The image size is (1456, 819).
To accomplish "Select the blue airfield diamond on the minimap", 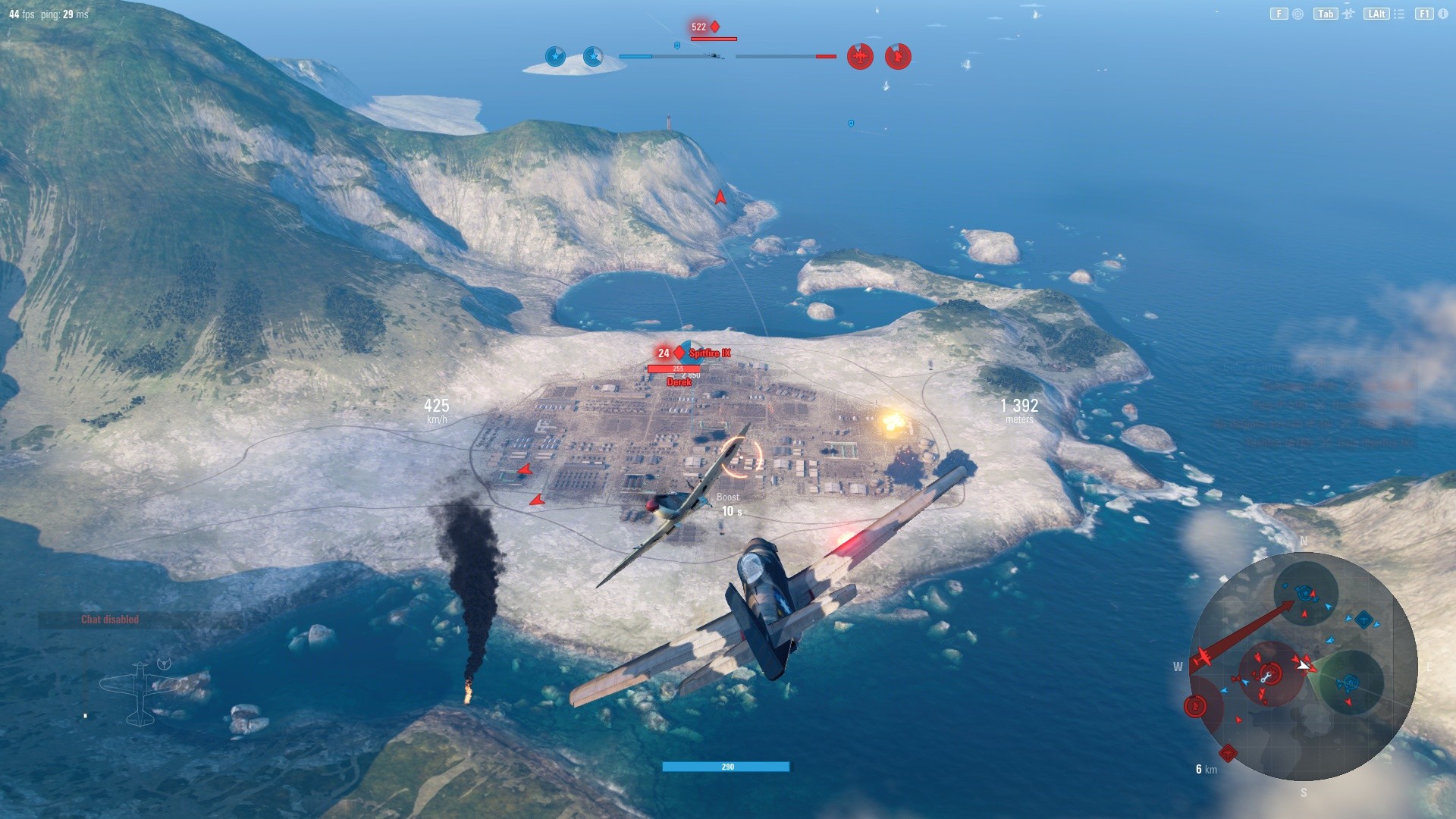I will click(x=1364, y=620).
